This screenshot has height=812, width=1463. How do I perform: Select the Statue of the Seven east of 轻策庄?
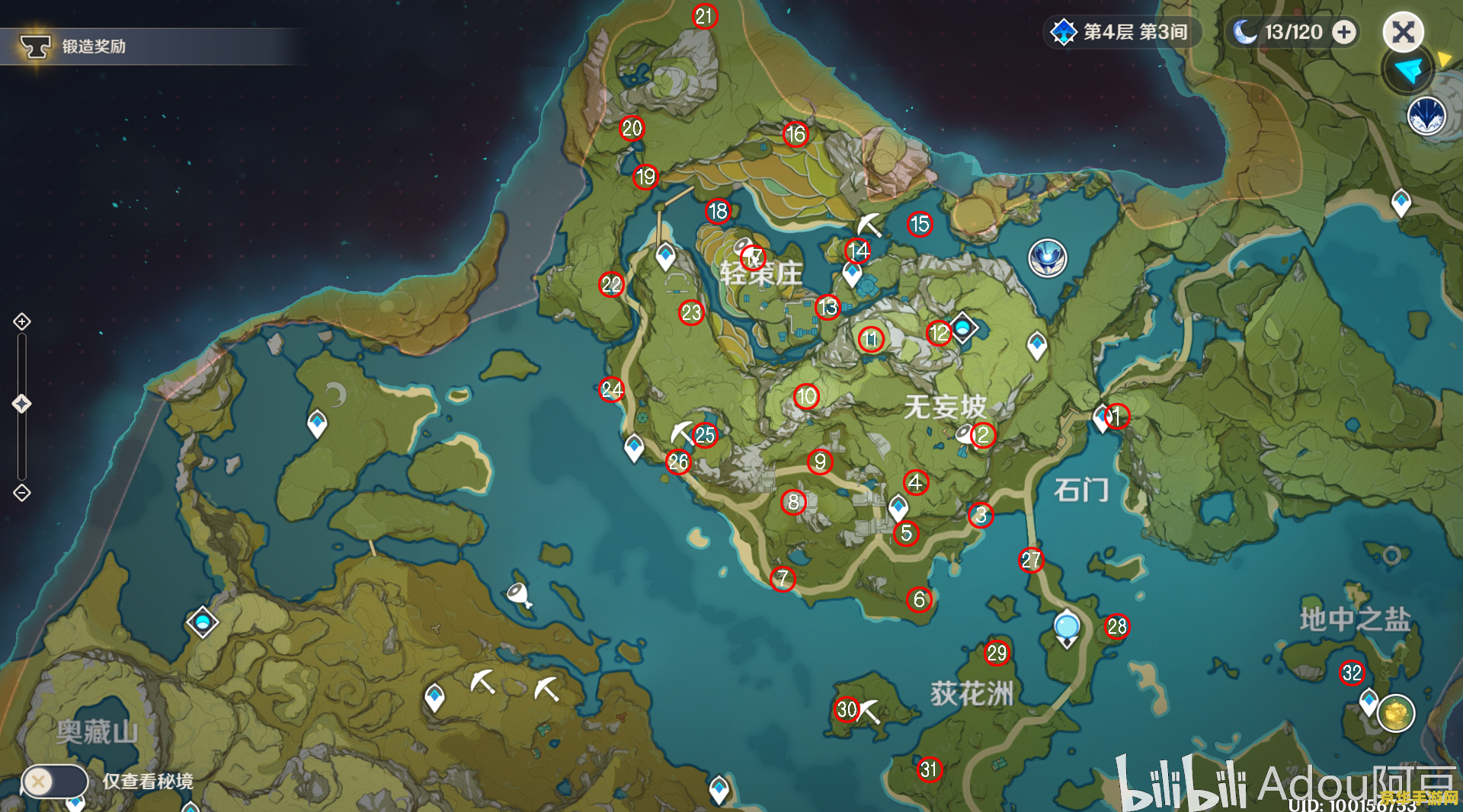tap(1048, 257)
